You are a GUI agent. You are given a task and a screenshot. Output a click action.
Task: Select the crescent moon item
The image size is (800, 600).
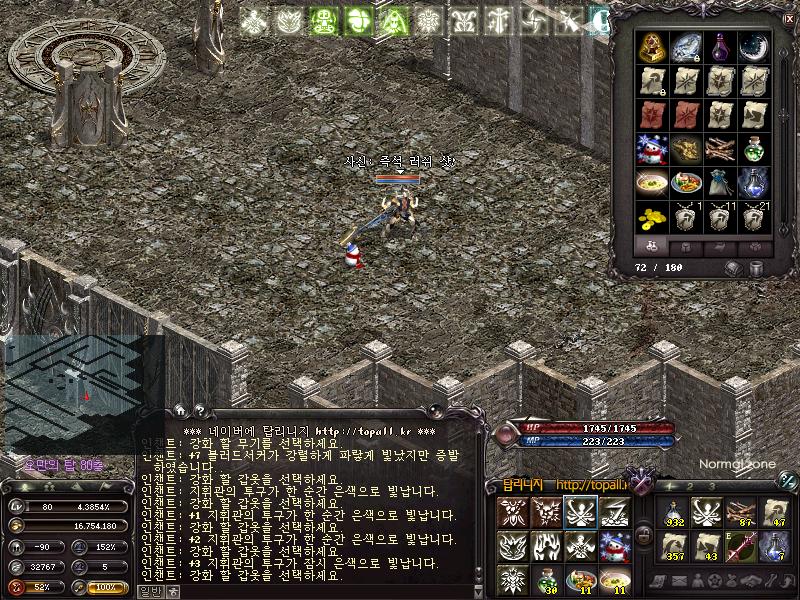coord(752,47)
